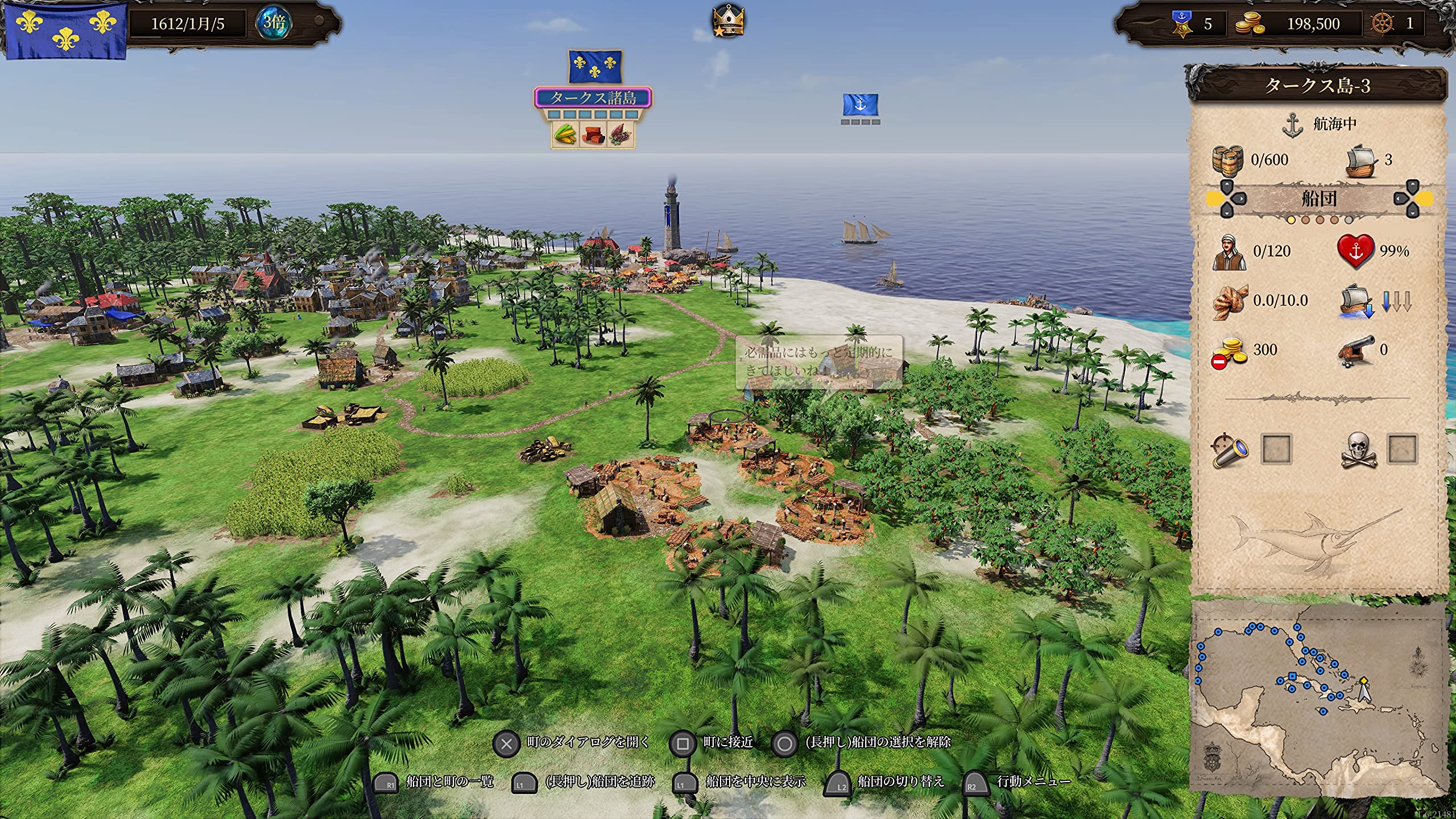Select the blue anchor convoy marker

860,105
